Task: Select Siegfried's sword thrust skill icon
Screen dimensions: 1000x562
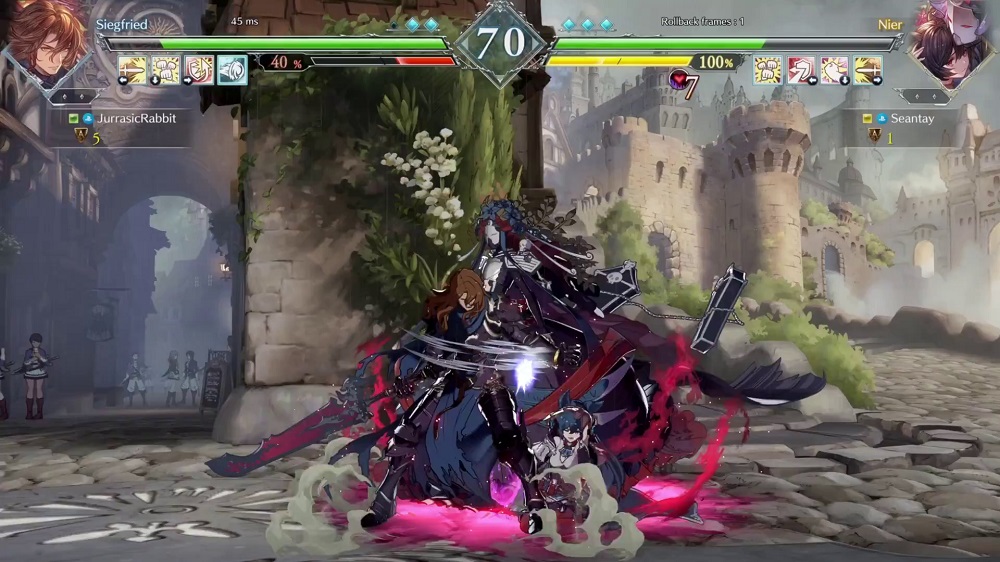Action: [x=133, y=69]
